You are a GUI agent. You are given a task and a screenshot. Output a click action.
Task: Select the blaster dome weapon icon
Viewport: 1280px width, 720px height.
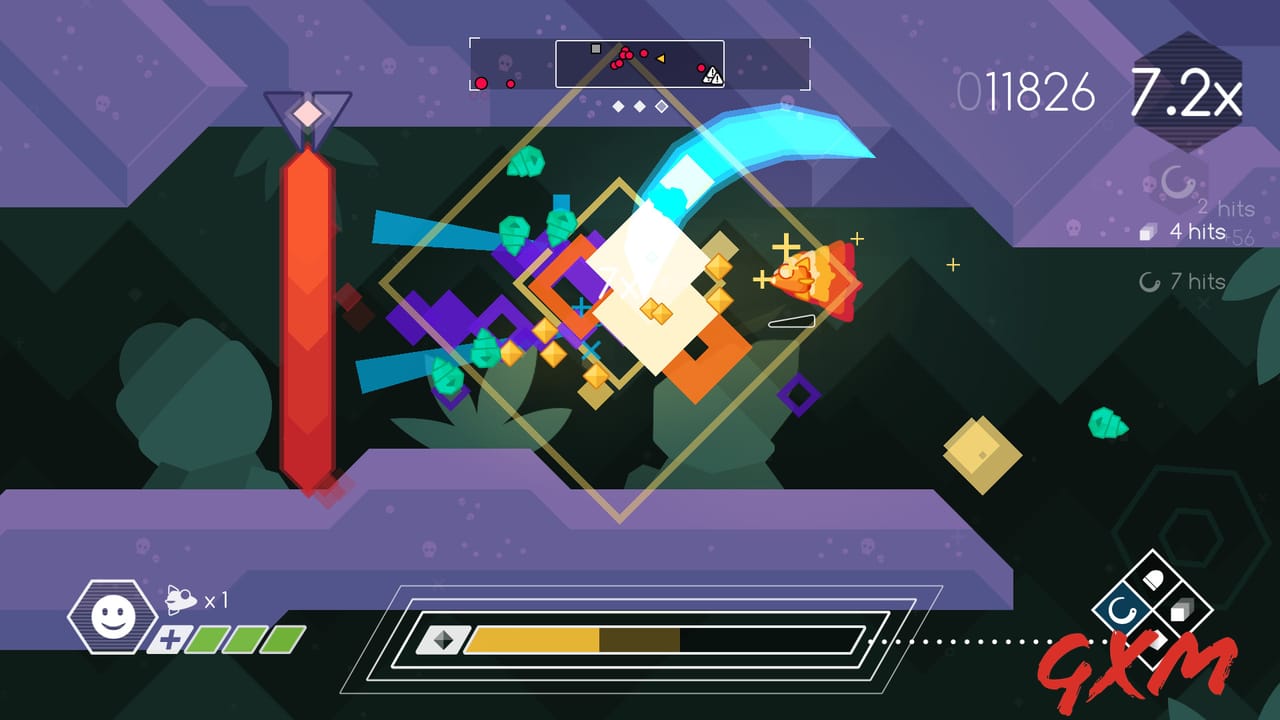(1152, 577)
